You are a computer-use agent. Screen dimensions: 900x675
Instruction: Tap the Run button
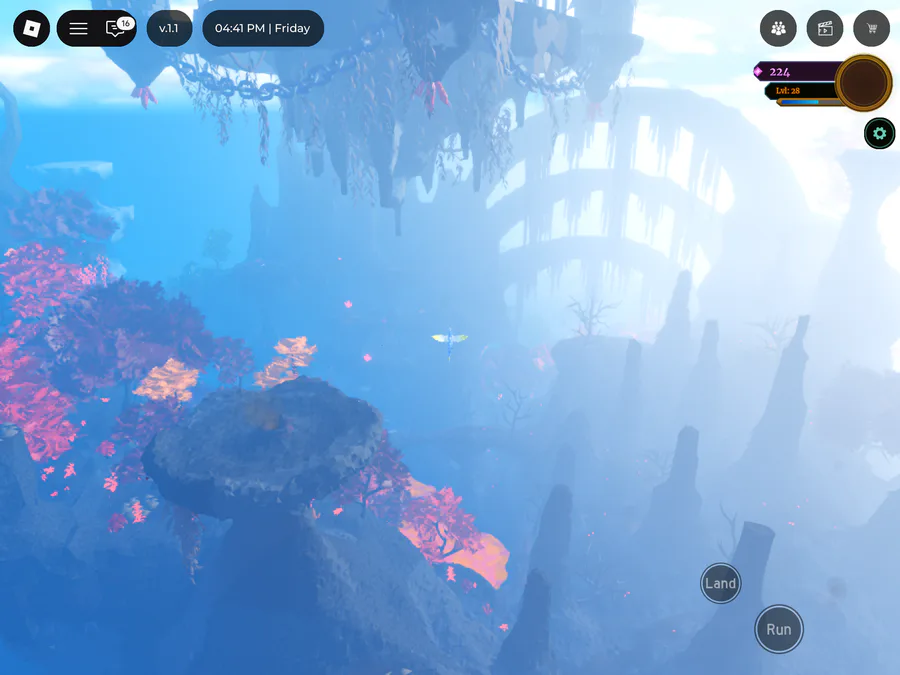click(x=778, y=629)
